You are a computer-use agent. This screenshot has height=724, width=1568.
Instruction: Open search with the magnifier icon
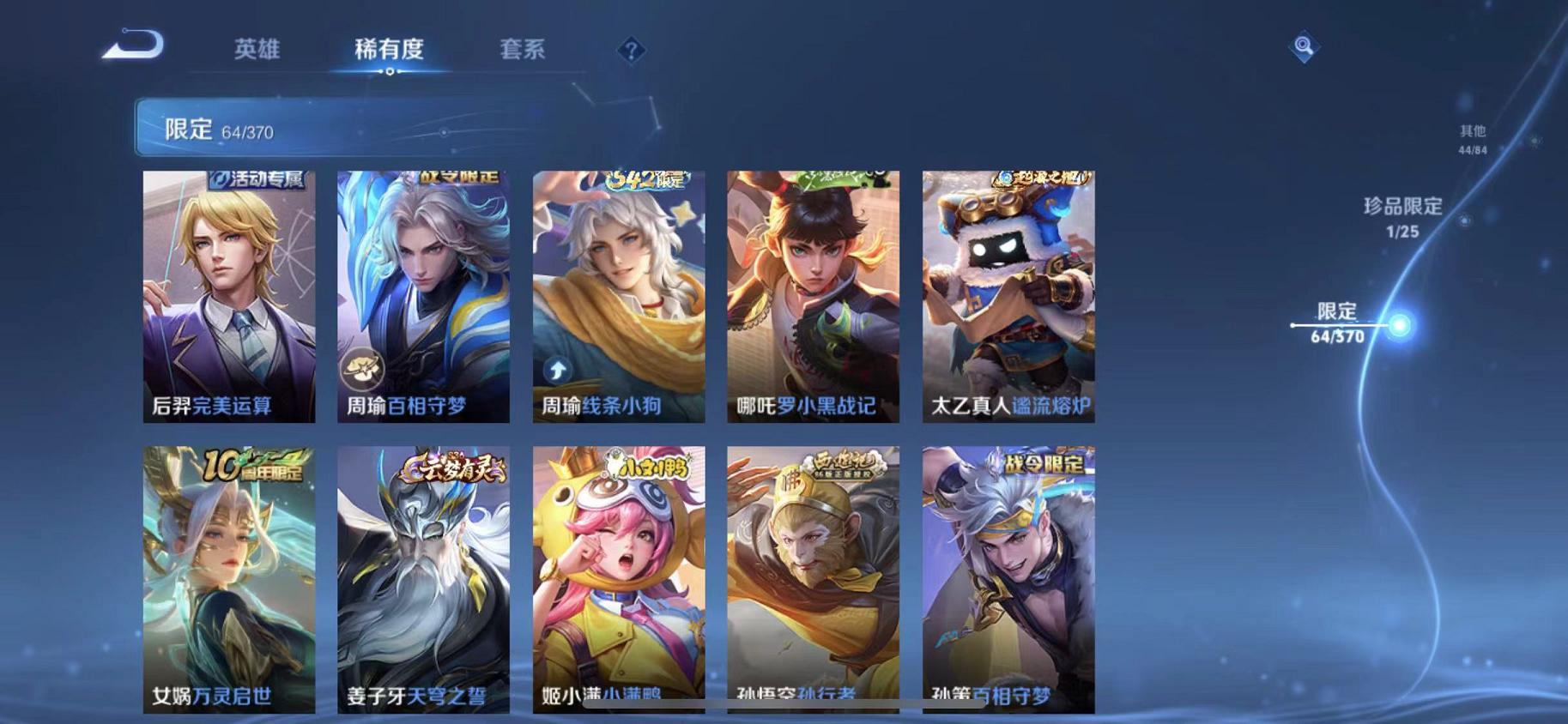coord(1305,45)
